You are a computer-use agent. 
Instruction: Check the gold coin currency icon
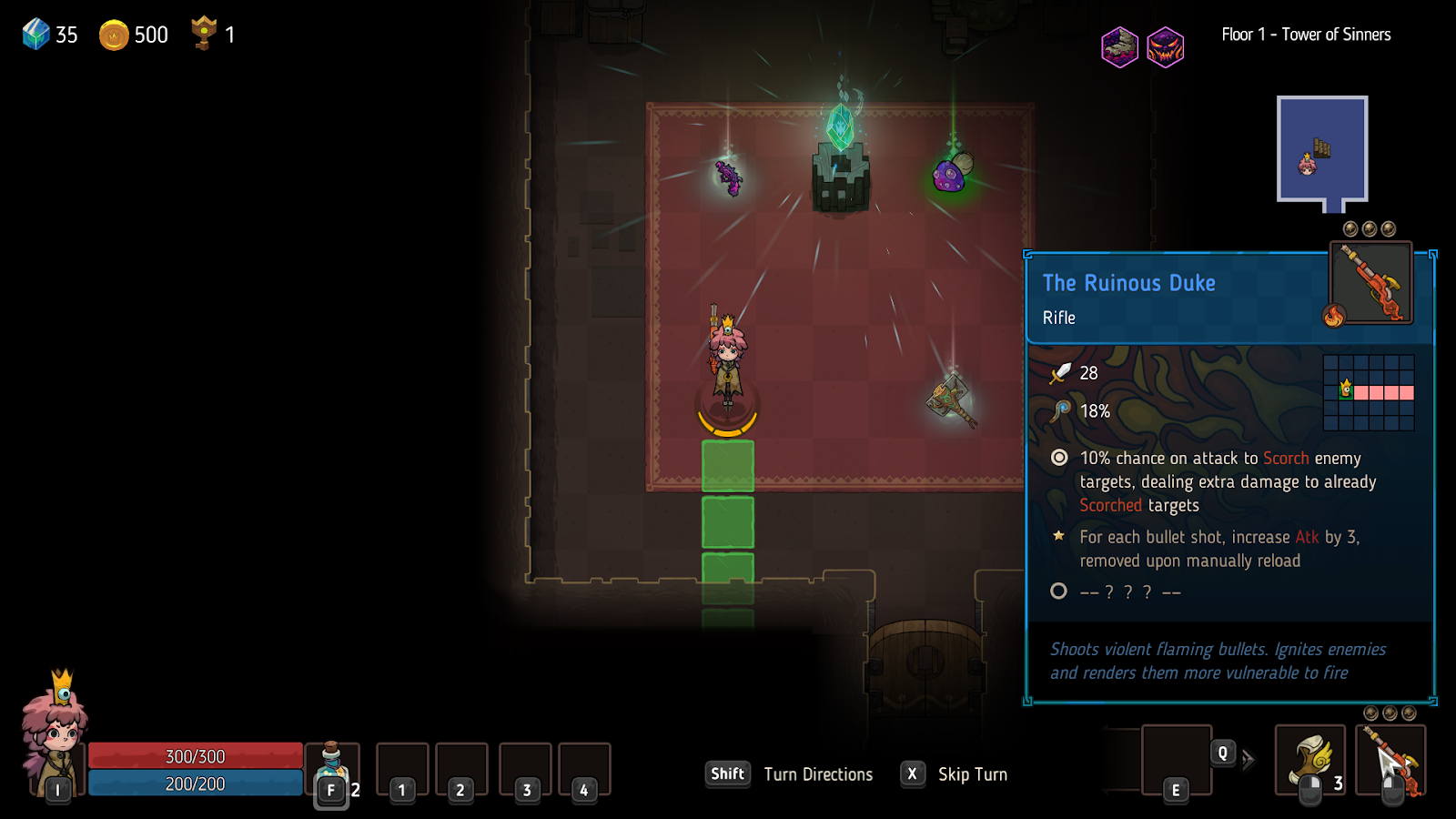tap(114, 35)
